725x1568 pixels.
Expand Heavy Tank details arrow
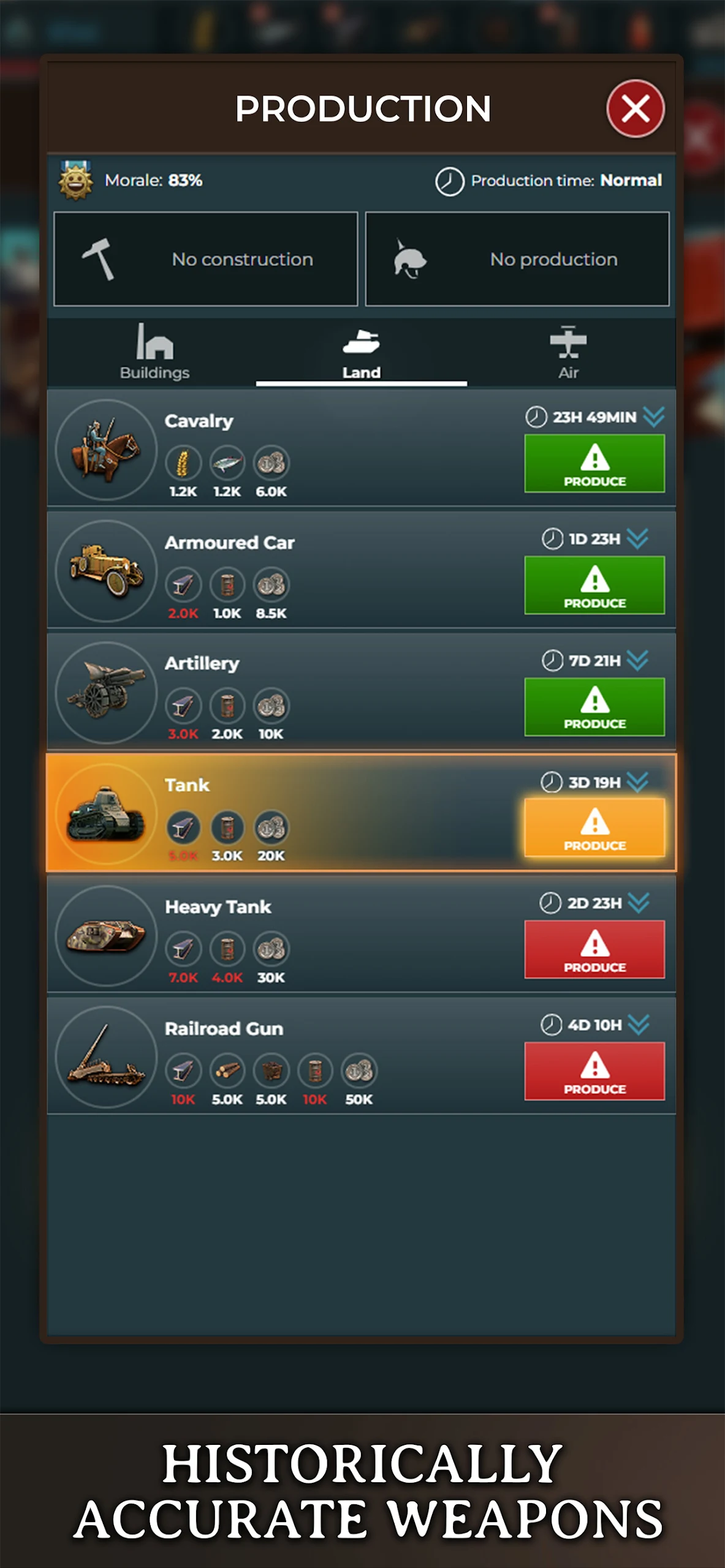(639, 903)
